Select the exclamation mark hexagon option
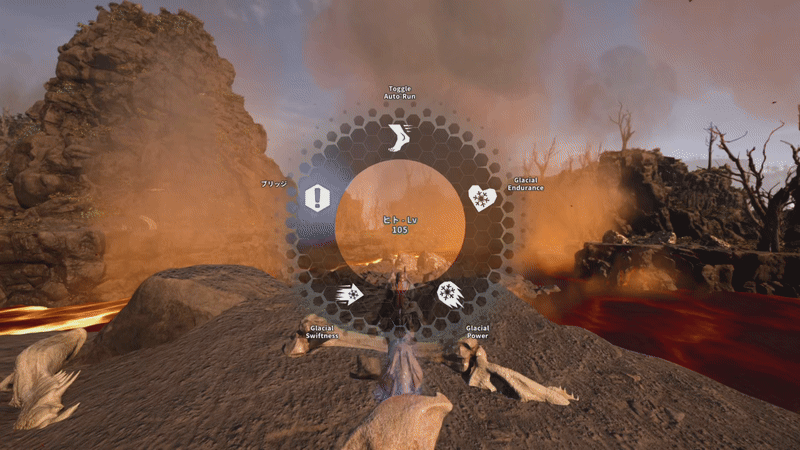Screen dimensions: 800x450 318,198
